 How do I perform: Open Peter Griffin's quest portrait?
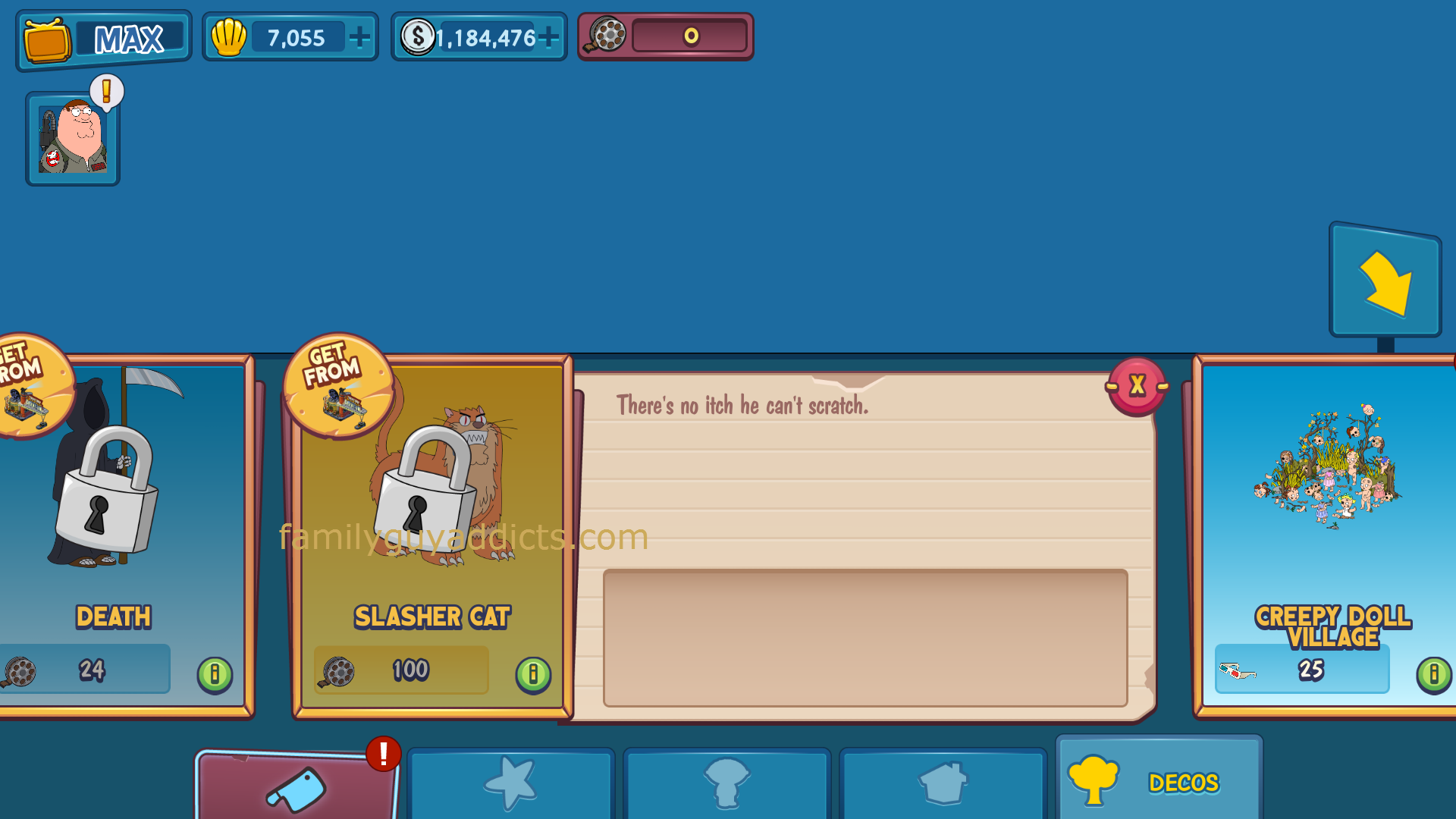[x=73, y=138]
